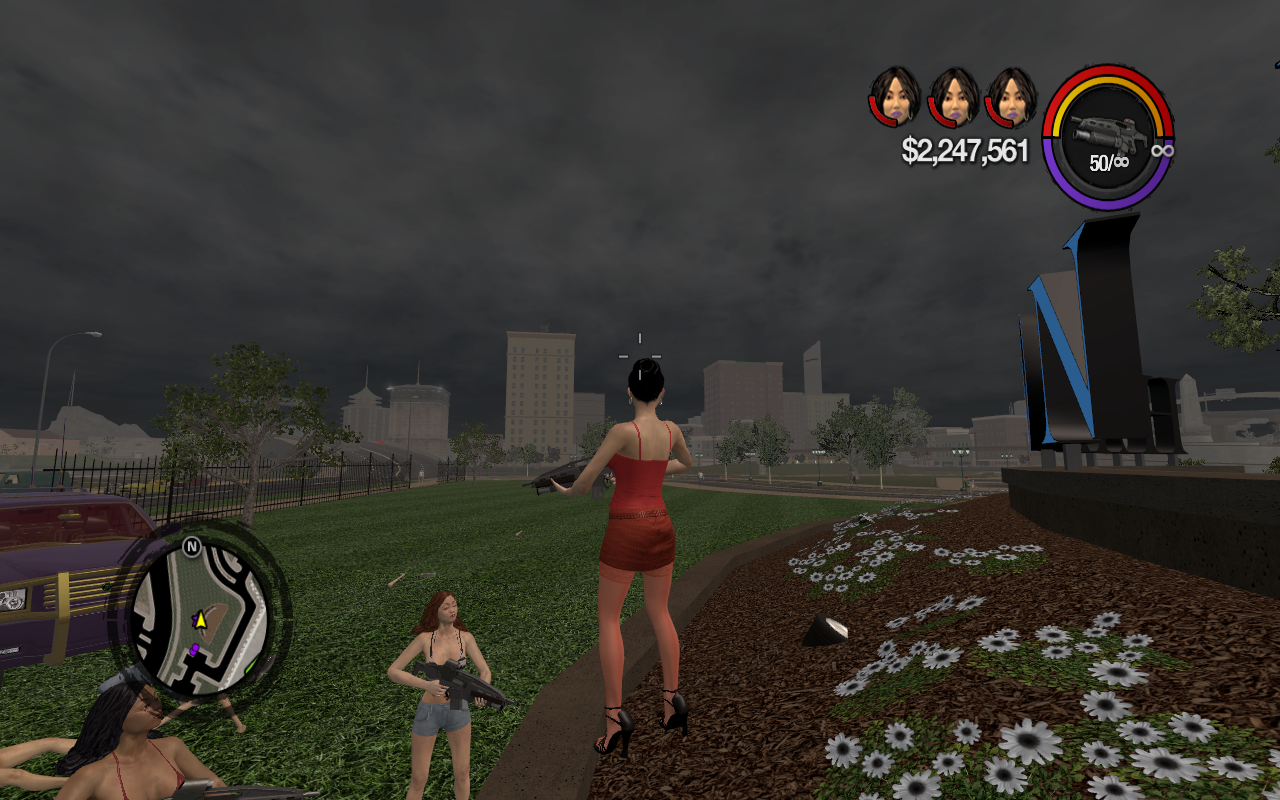The height and width of the screenshot is (800, 1280).
Task: Select the yellow player arrow on minimap
Action: (200, 621)
